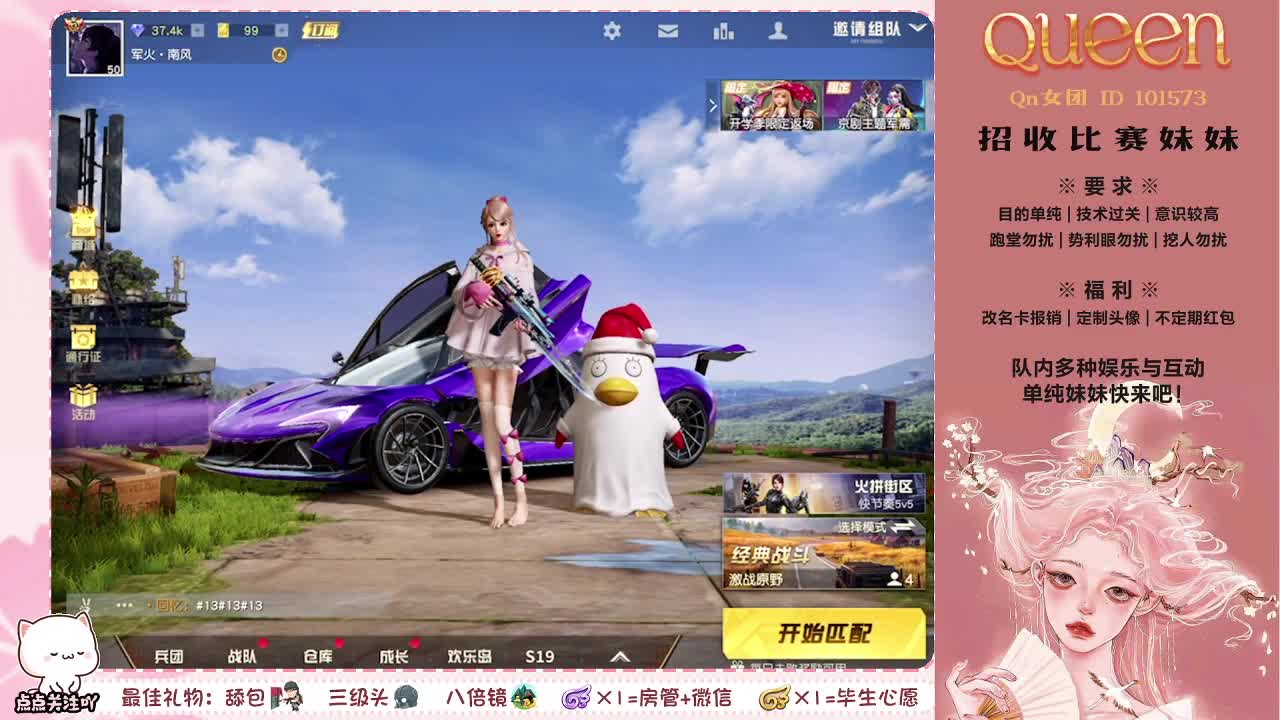Open the leaderboard bar-chart icon
Viewport: 1280px width, 720px height.
(722, 31)
